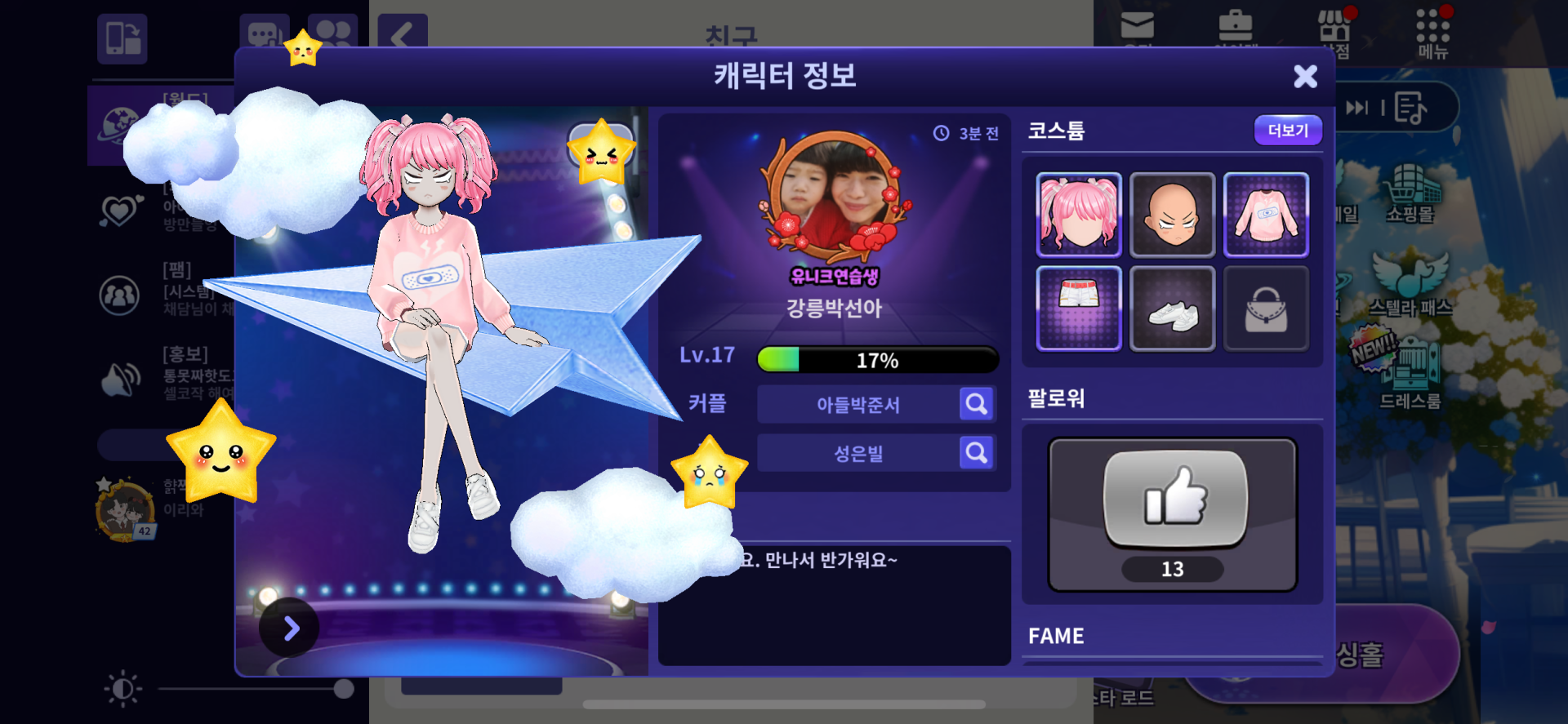Image resolution: width=1568 pixels, height=724 pixels.
Task: Open the mailbox envelope icon
Action: [x=1137, y=26]
